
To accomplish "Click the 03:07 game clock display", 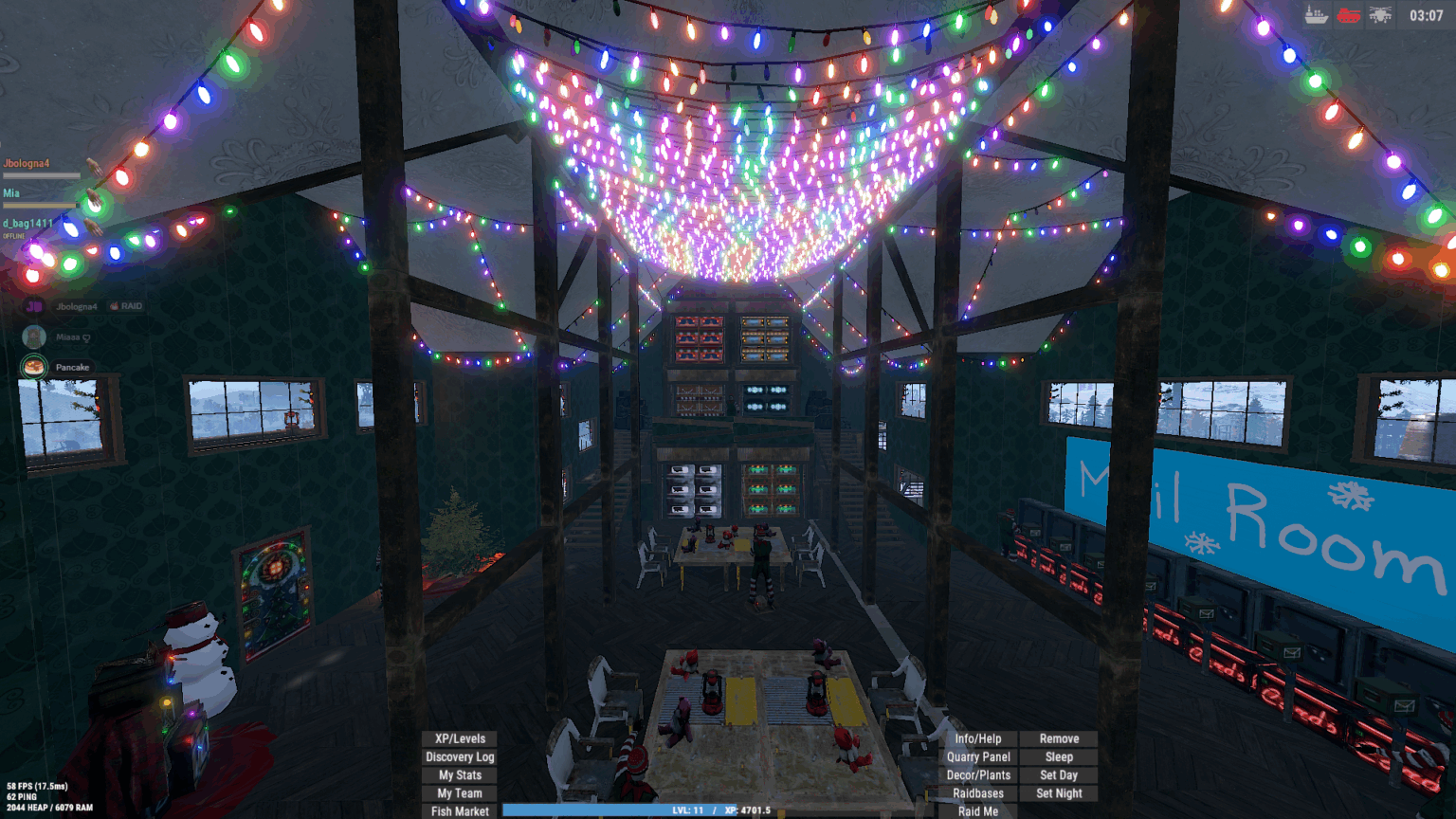I will tap(1428, 15).
